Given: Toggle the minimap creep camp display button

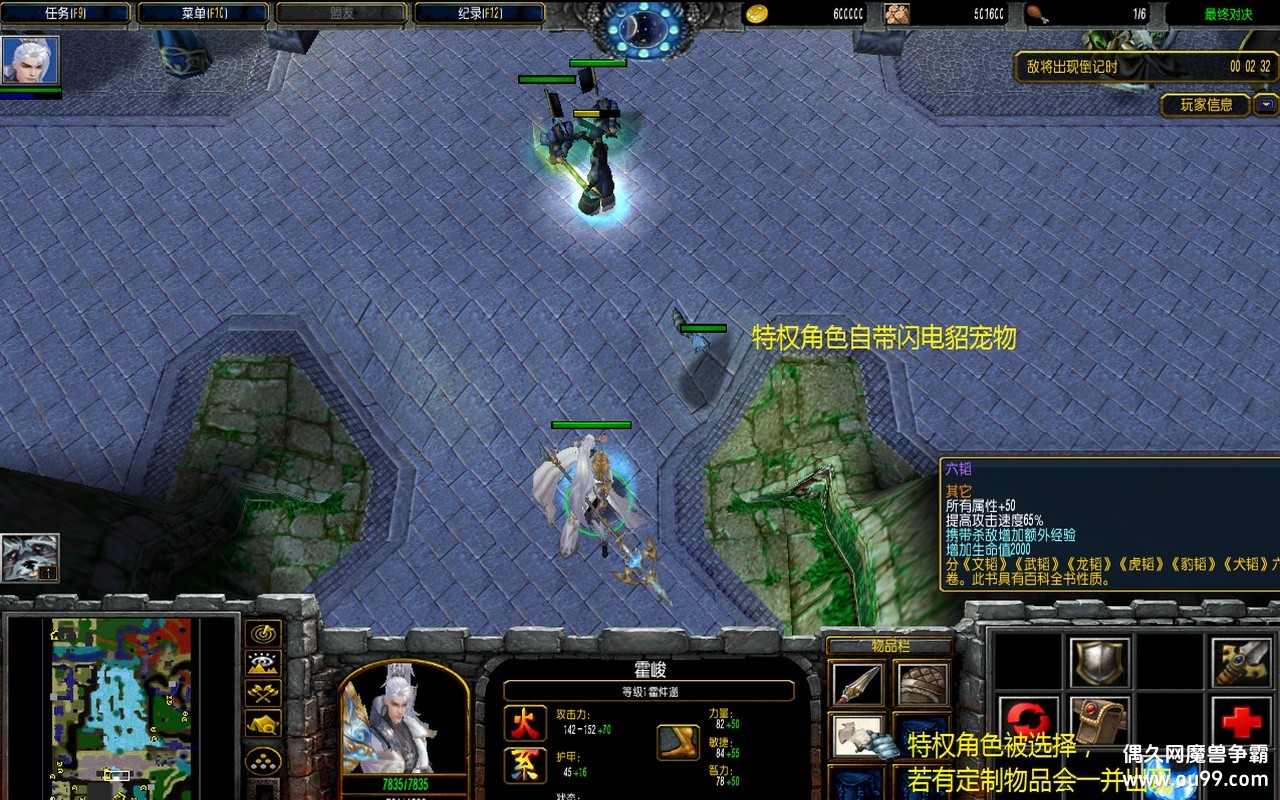Looking at the screenshot, I should (x=264, y=723).
